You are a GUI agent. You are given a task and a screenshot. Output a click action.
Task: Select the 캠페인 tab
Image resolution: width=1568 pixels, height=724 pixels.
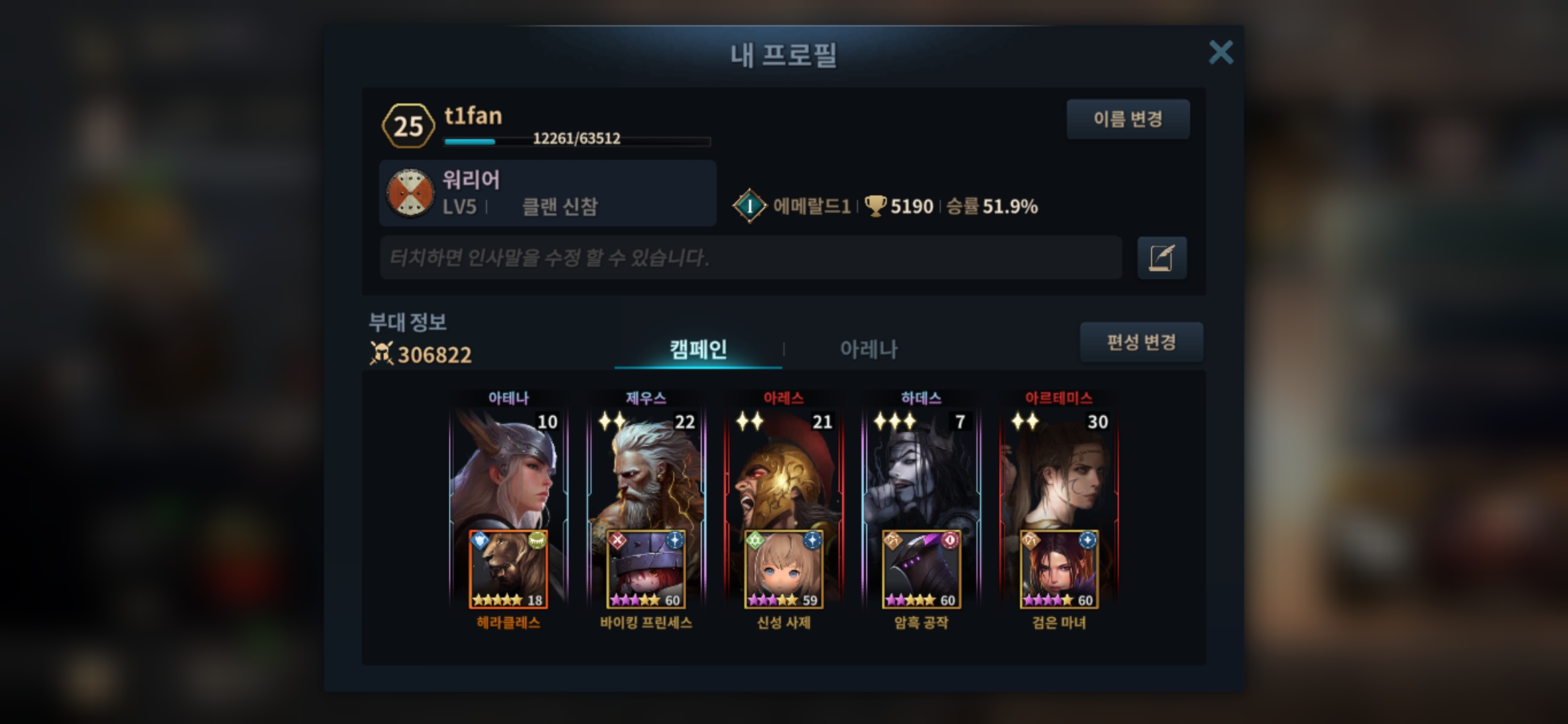point(698,349)
